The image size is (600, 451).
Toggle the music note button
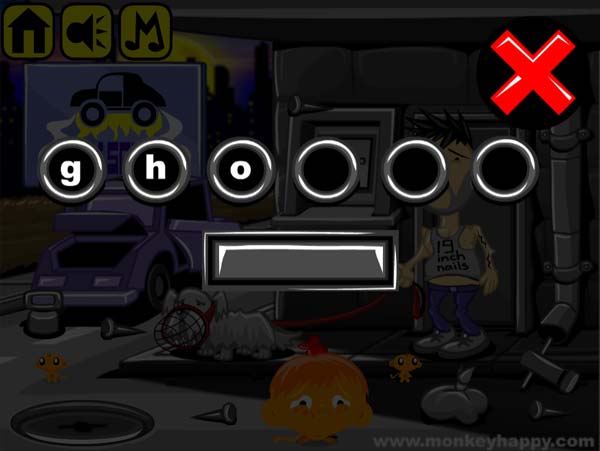pyautogui.click(x=145, y=33)
